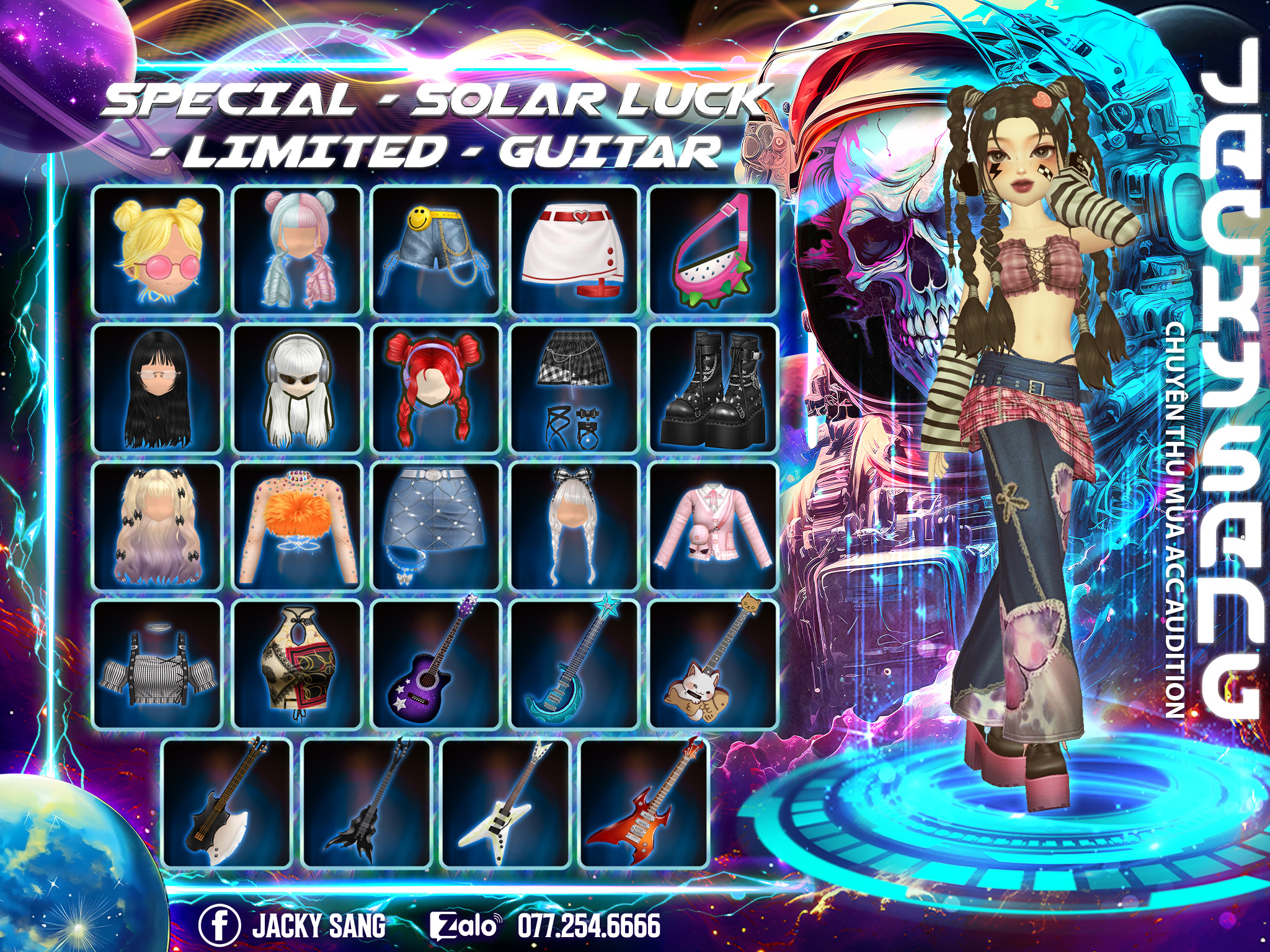Screen dimensions: 1270x952
Task: Select the red flame electric guitar
Action: click(x=644, y=803)
